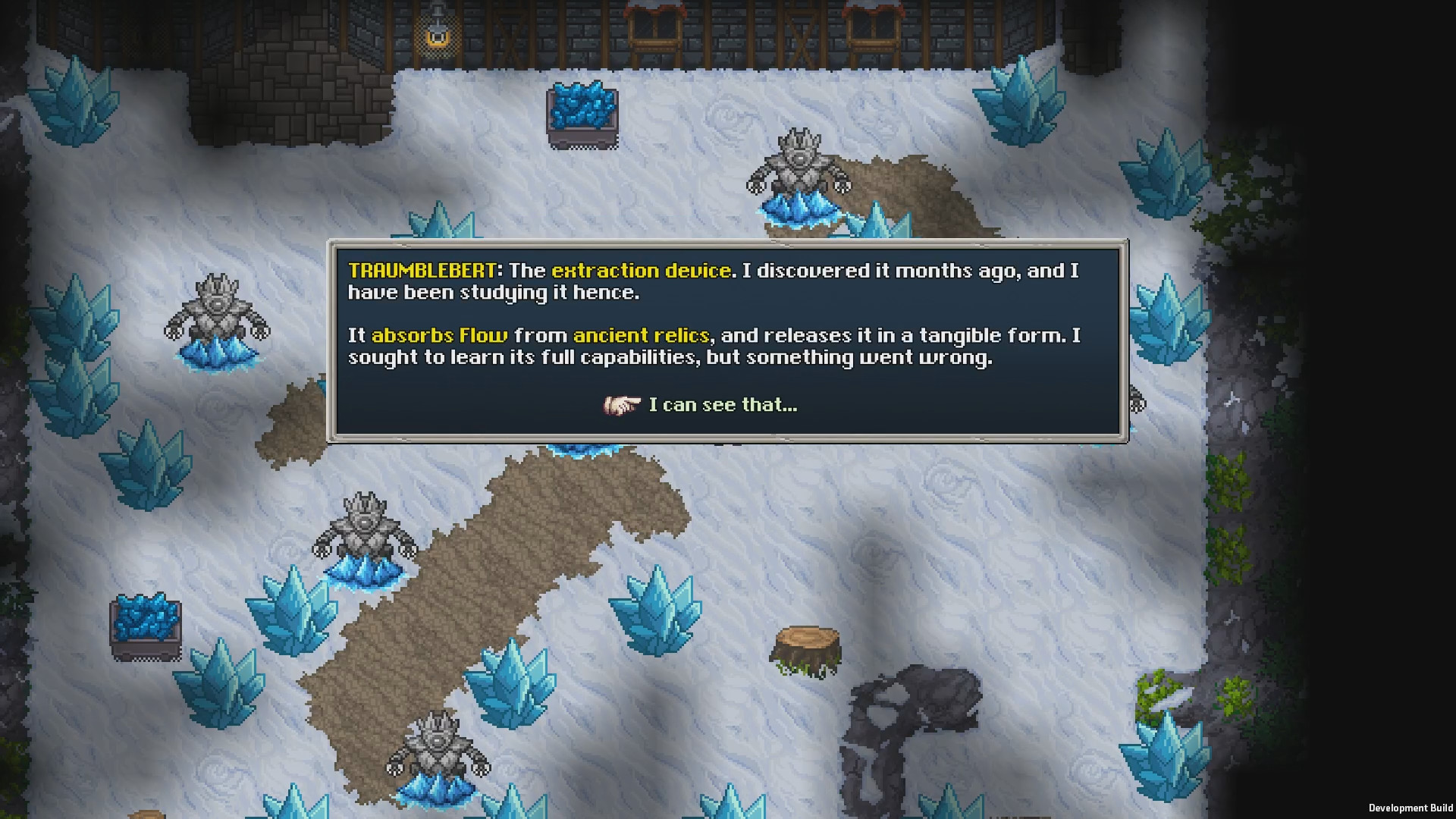
Task: Click the minecart filled with blue crystals up top
Action: point(582,114)
